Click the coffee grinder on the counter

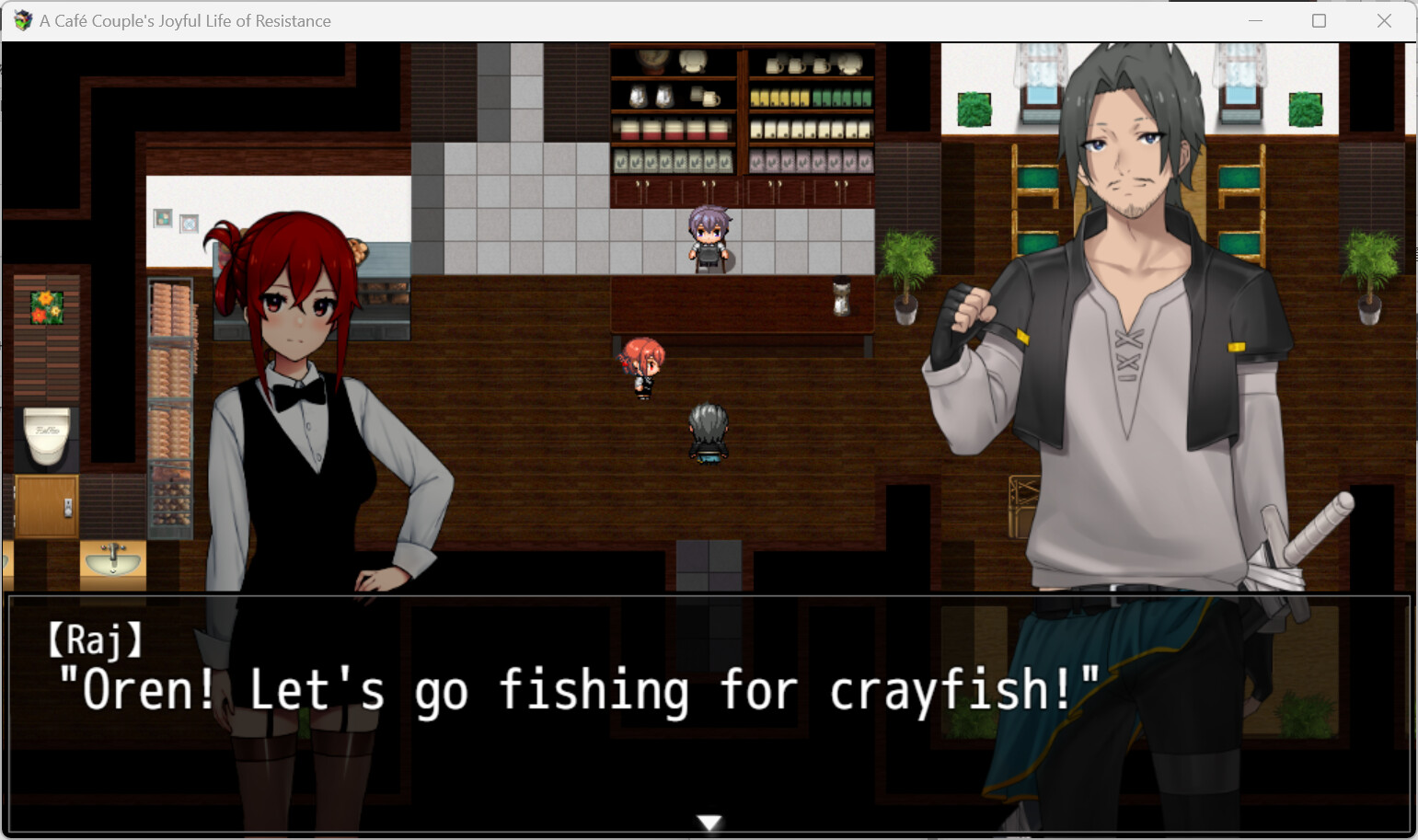(x=842, y=294)
